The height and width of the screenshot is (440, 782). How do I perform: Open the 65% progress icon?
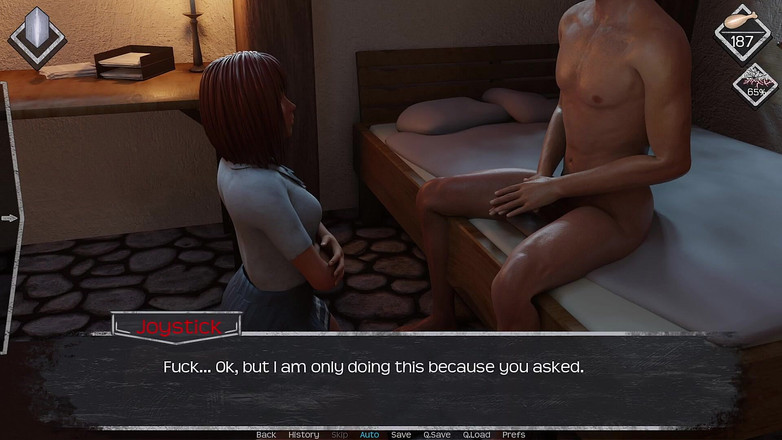[755, 86]
